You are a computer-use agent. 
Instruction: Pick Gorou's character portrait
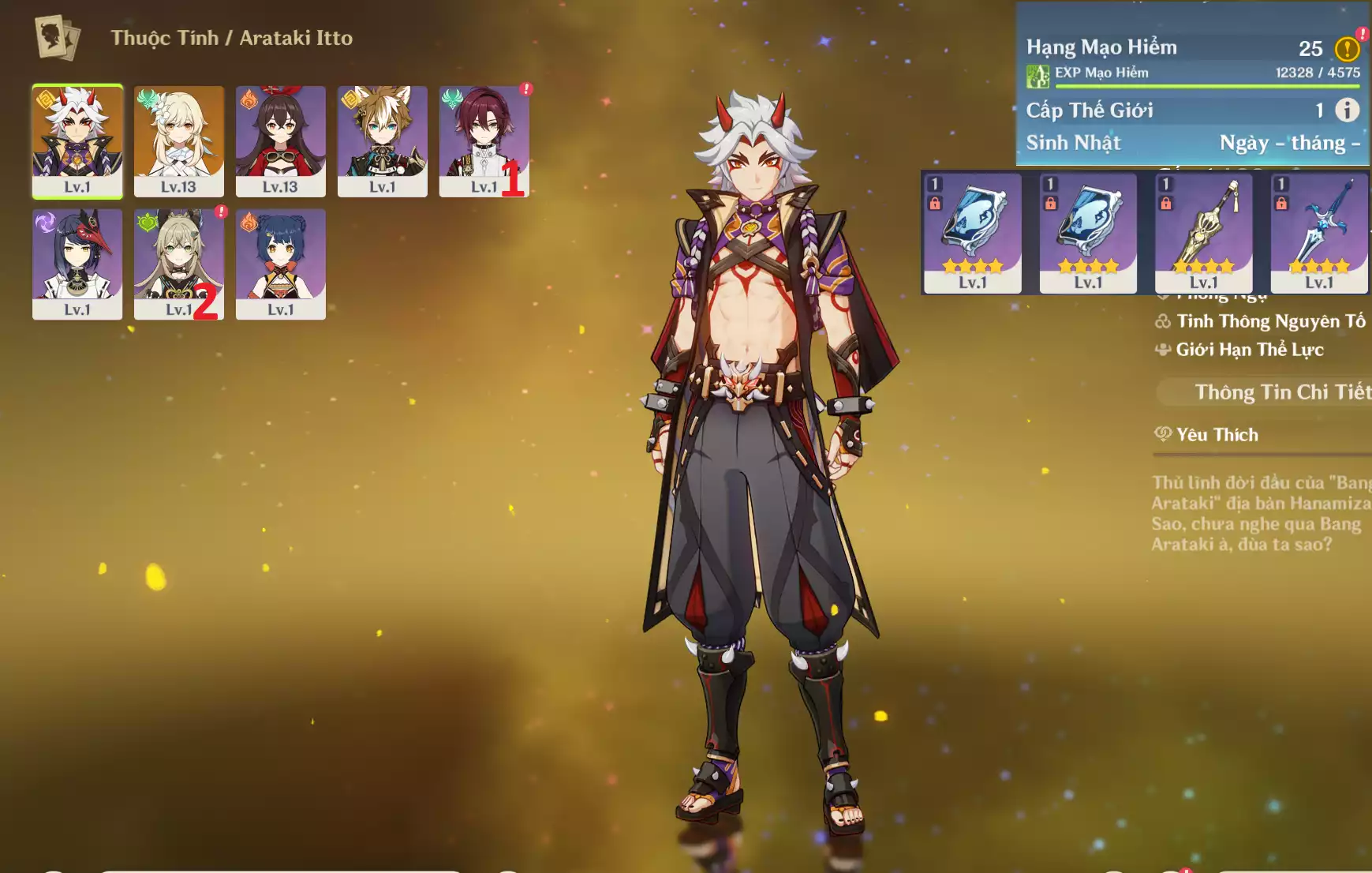383,140
